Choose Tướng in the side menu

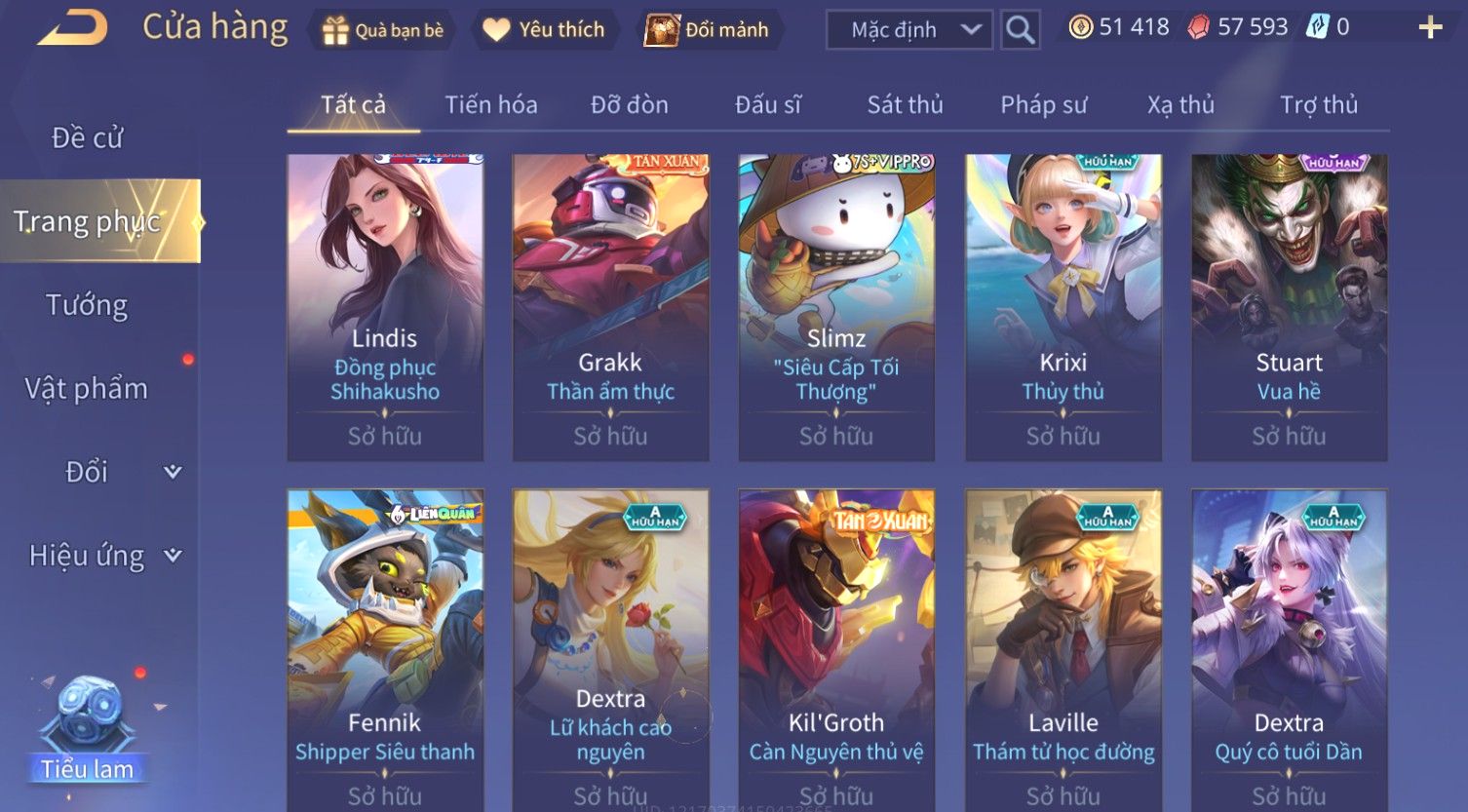(x=87, y=305)
